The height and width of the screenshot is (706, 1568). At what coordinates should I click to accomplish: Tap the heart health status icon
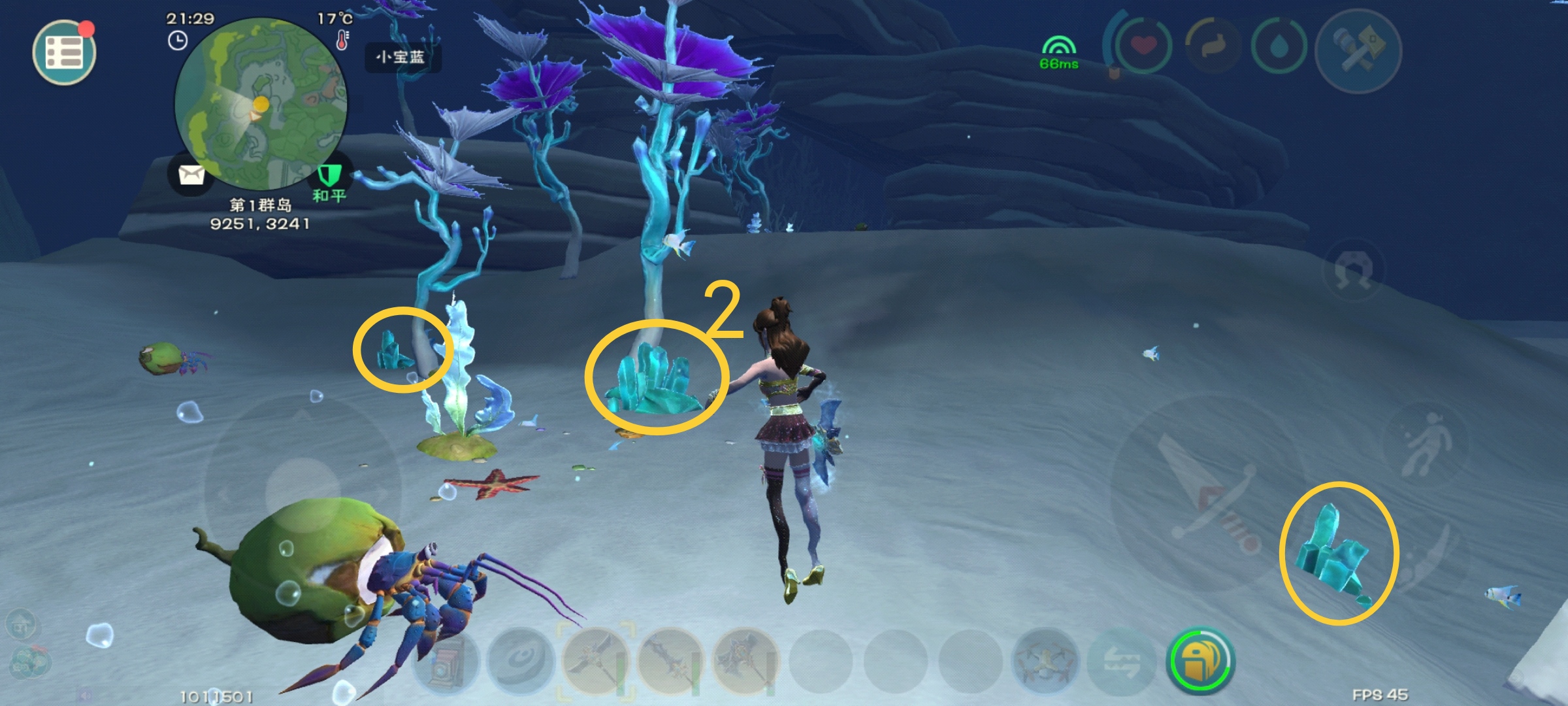point(1143,46)
